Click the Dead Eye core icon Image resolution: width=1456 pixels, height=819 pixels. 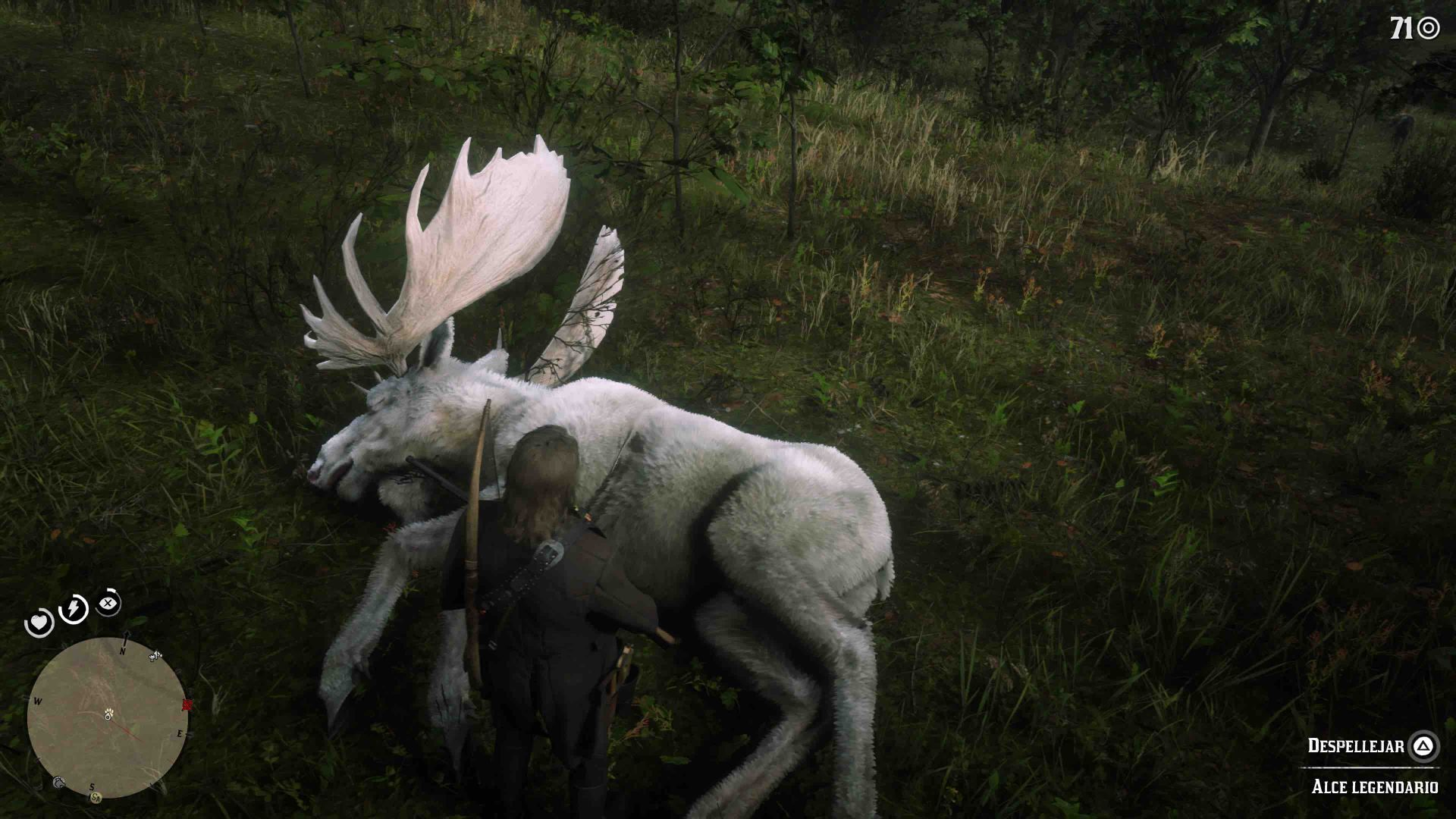[x=108, y=603]
